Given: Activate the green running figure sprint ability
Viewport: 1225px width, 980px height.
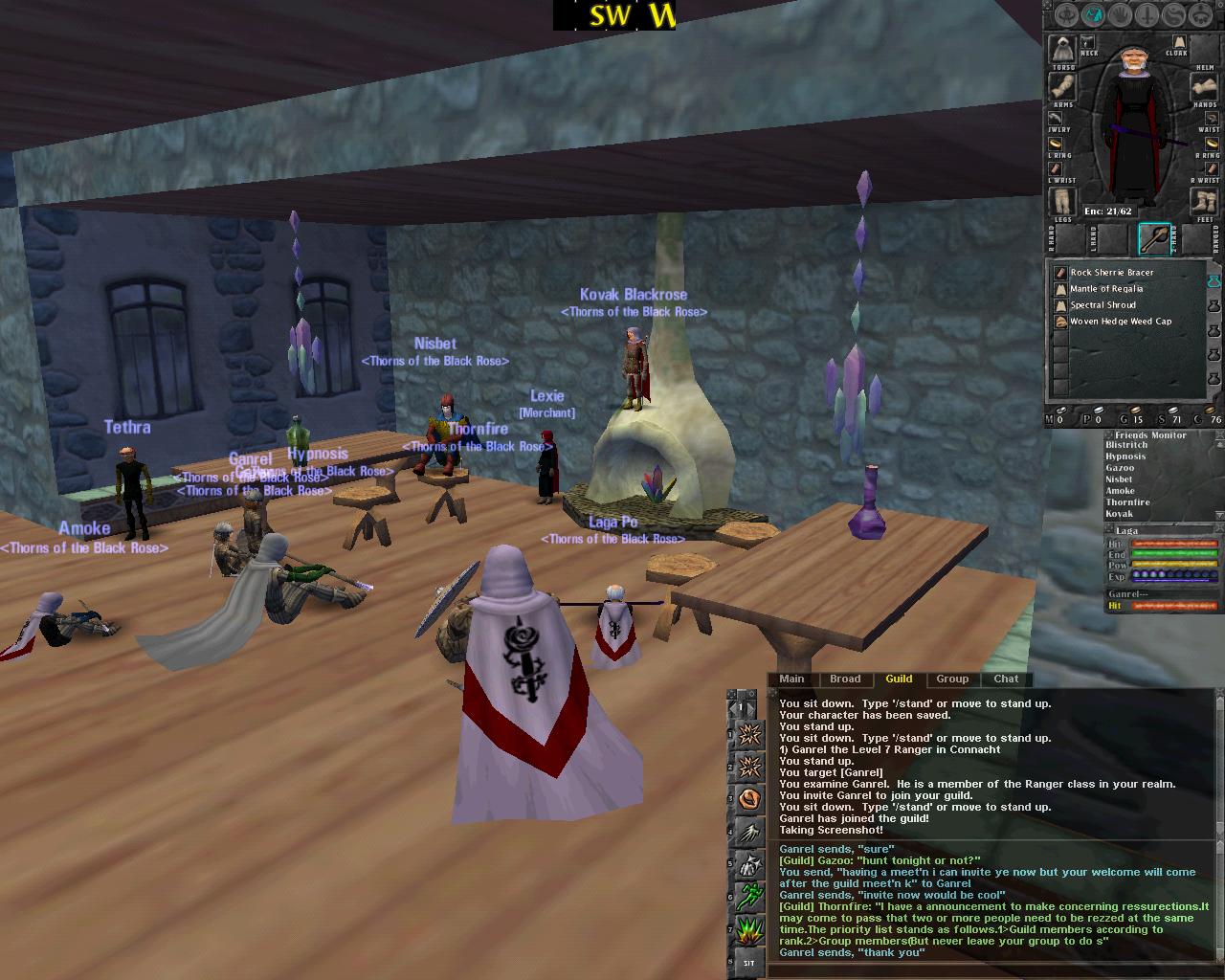Looking at the screenshot, I should tap(750, 896).
